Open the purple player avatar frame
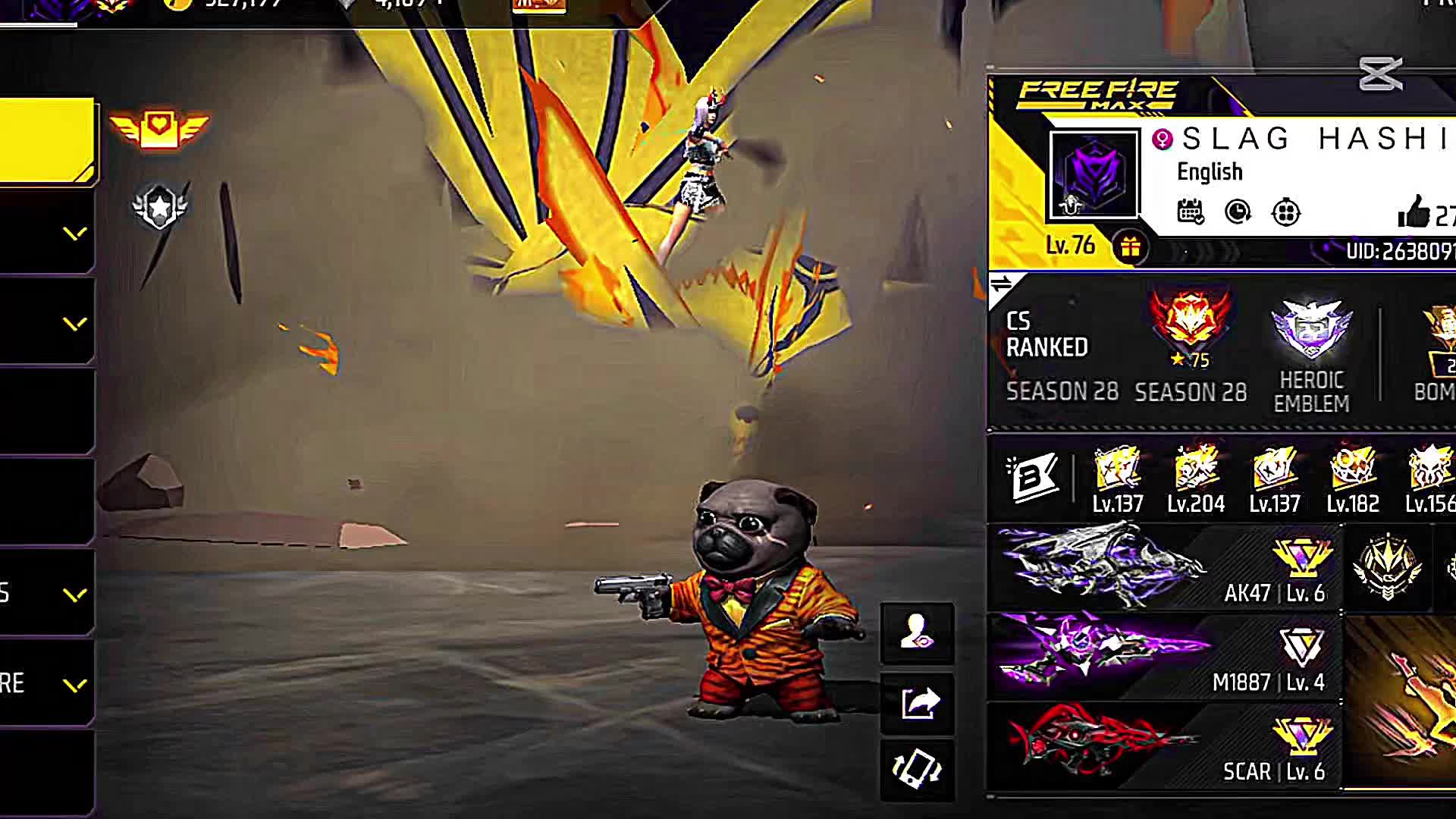The image size is (1456, 819). point(1094,174)
